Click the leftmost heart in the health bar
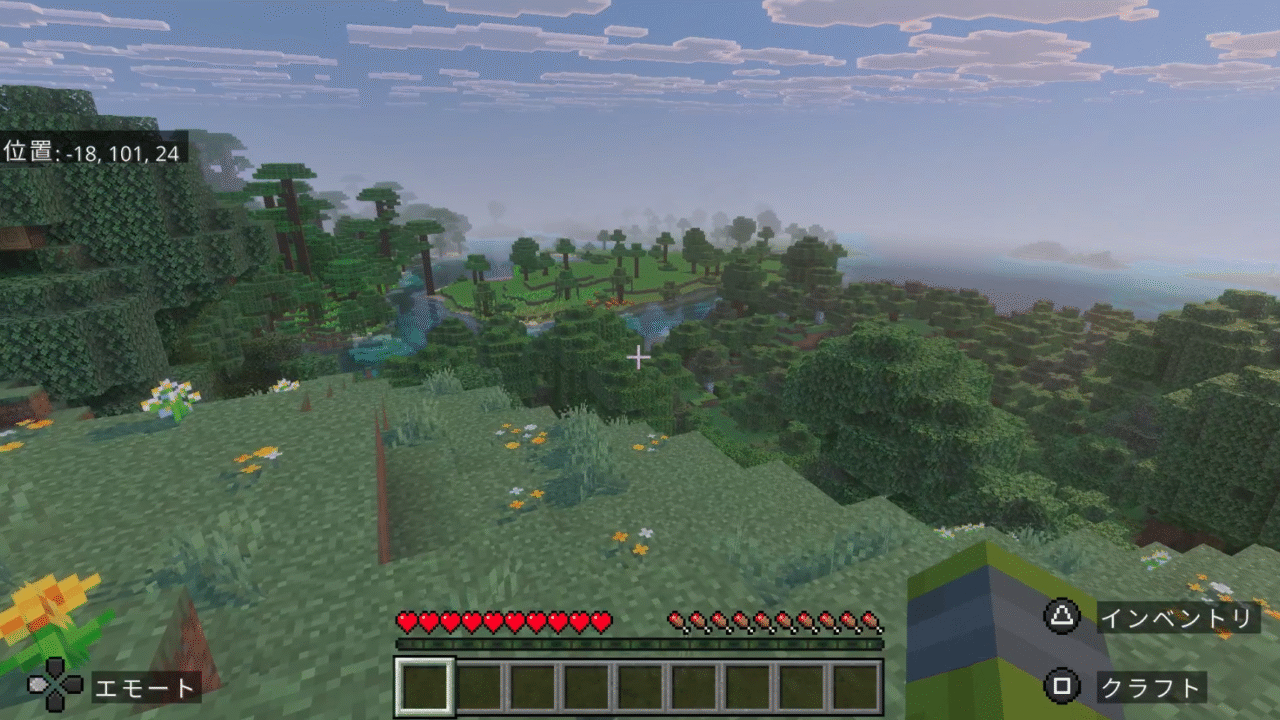This screenshot has height=720, width=1280. click(x=407, y=622)
